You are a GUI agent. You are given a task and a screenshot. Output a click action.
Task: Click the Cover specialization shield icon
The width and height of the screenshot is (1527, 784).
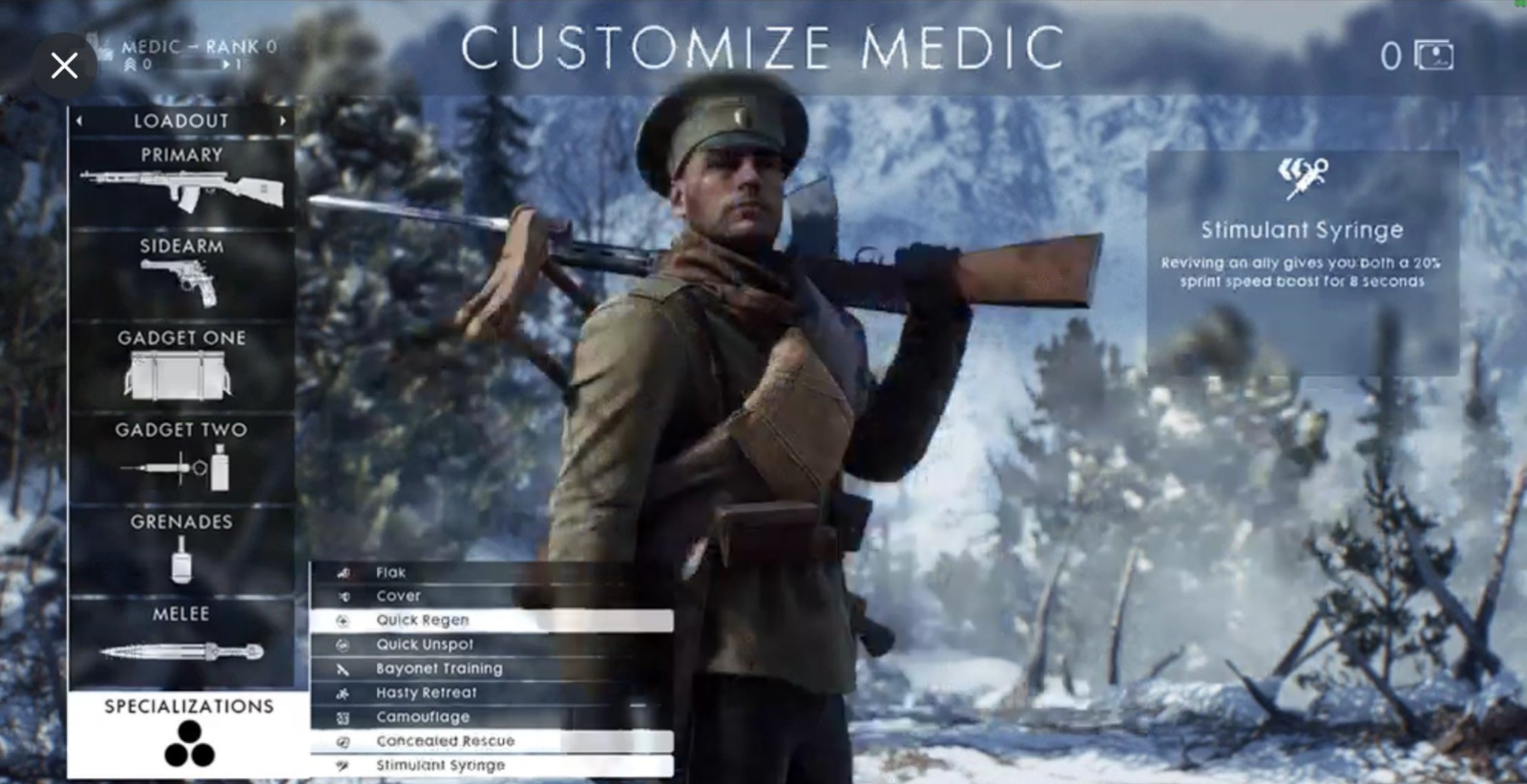344,595
